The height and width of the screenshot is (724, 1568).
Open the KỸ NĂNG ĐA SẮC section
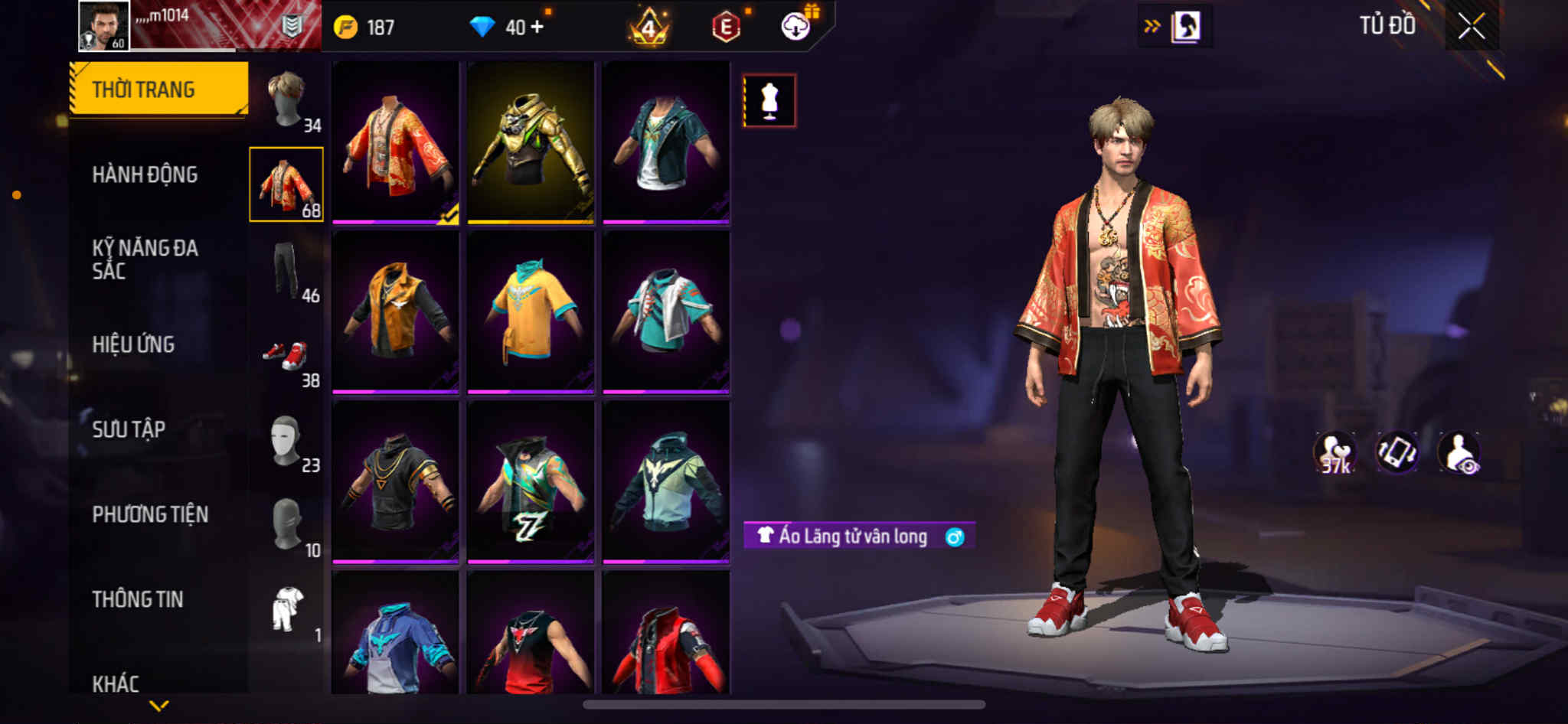145,259
